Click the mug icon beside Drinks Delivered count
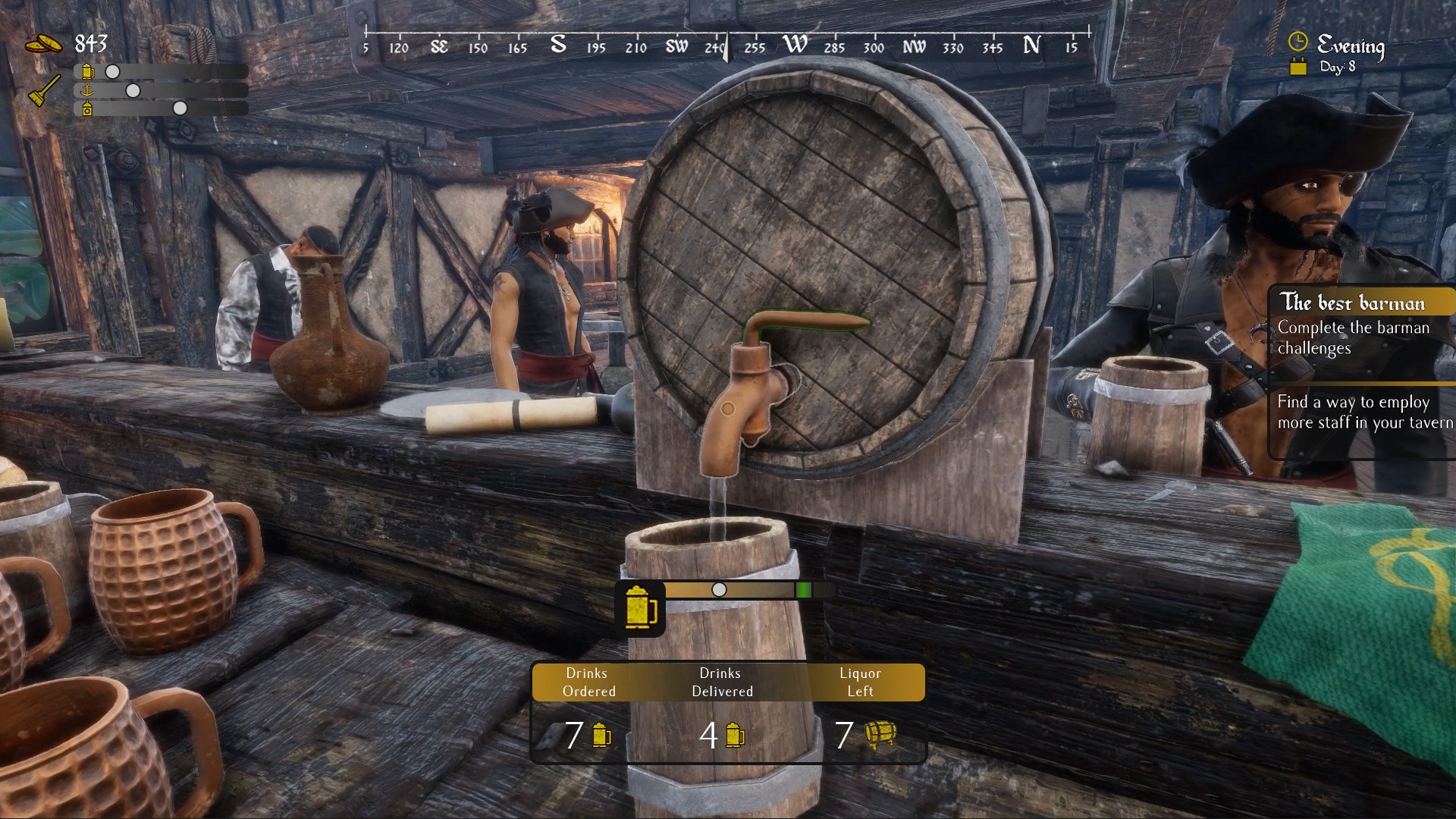The image size is (1456, 819). coord(734,735)
